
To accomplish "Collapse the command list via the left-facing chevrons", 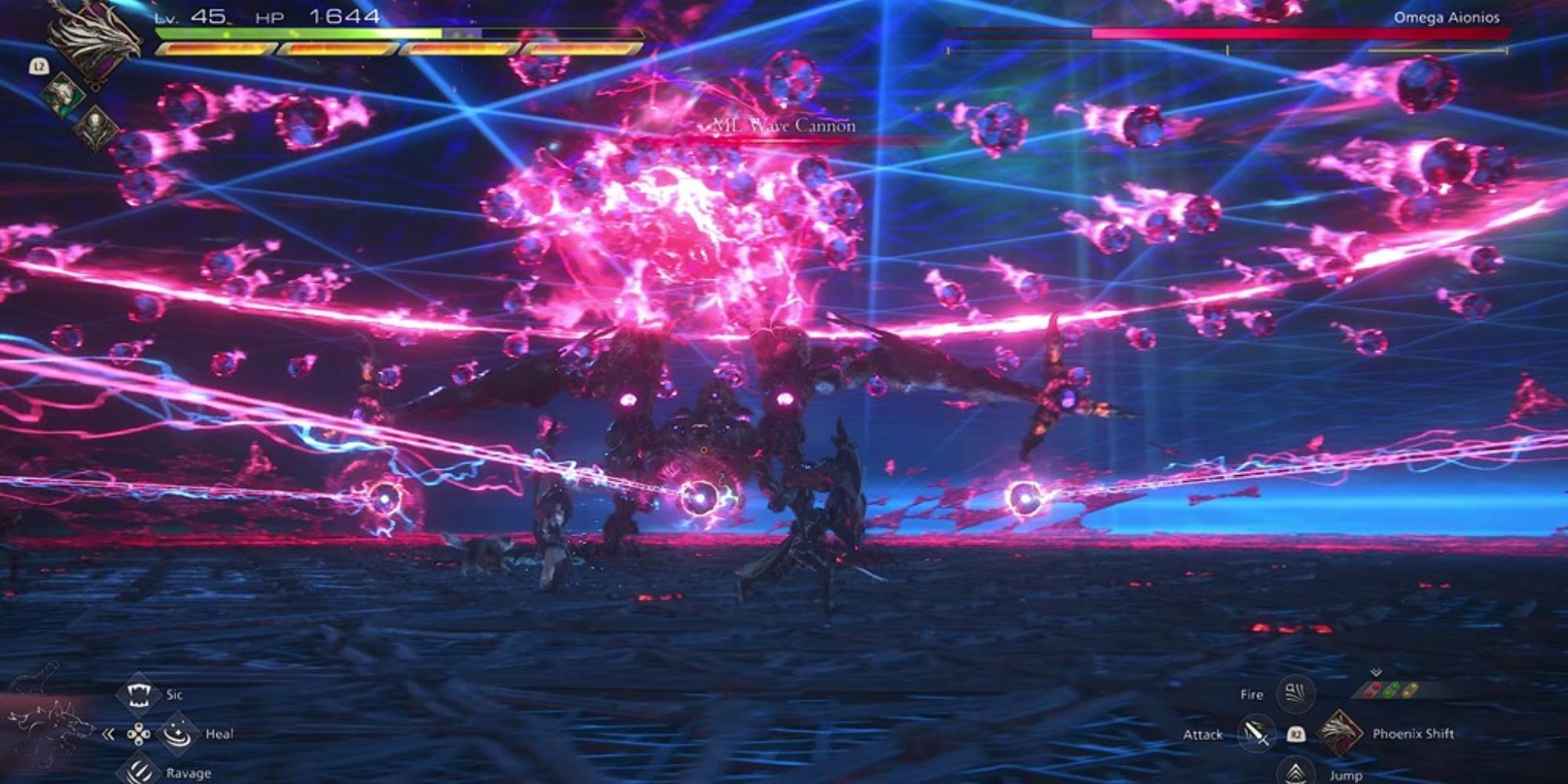I will (108, 735).
